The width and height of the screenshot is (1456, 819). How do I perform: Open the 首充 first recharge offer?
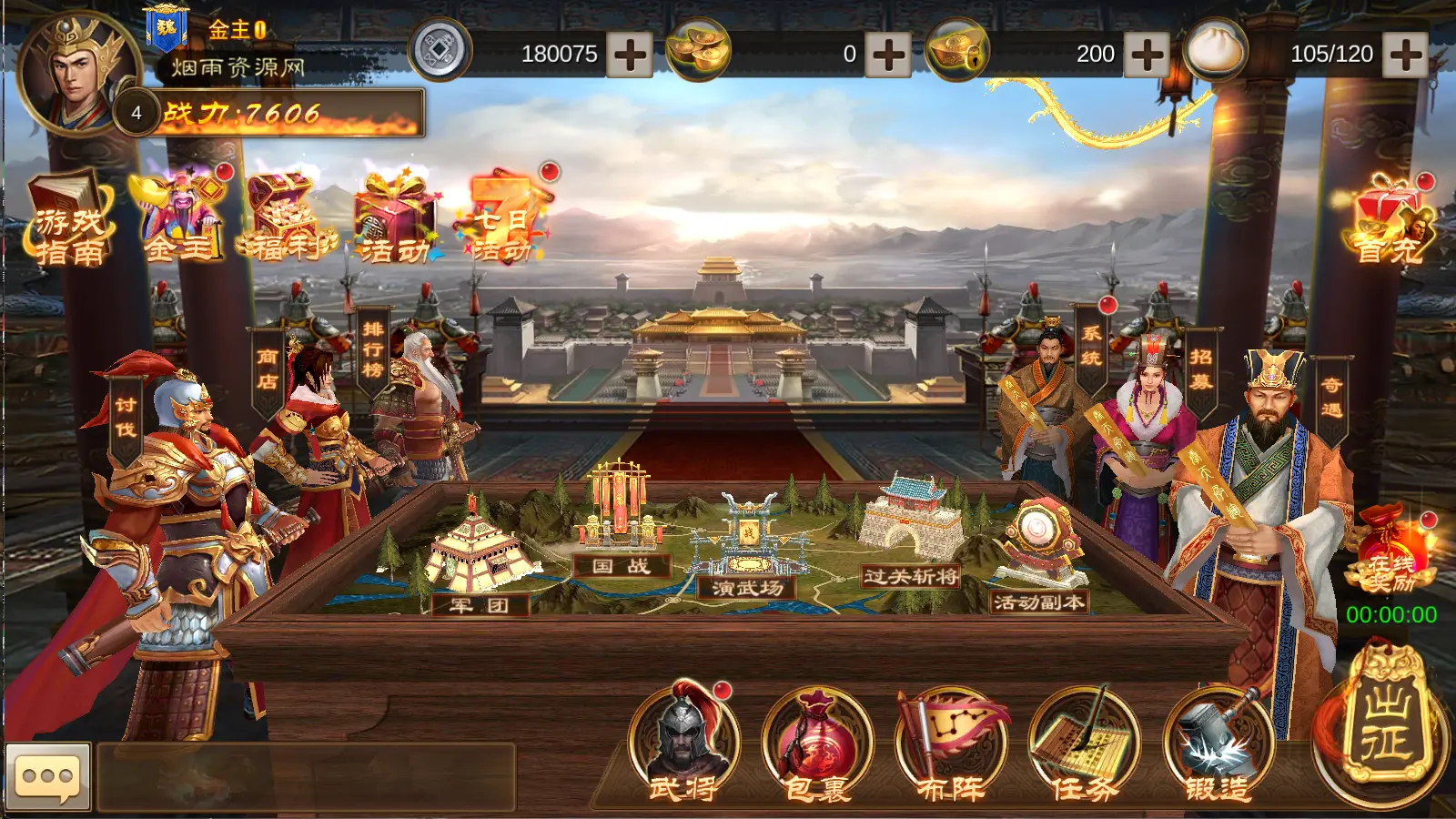point(1387,223)
